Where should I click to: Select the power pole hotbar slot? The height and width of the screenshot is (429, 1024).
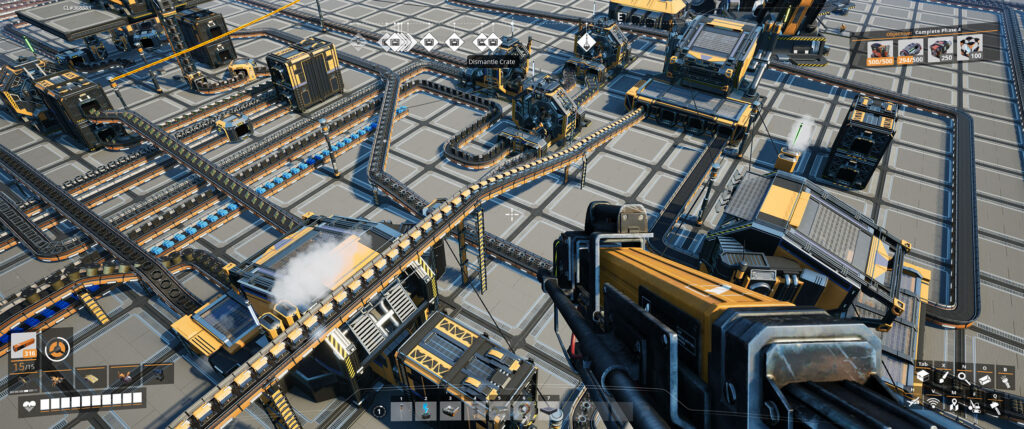click(402, 410)
